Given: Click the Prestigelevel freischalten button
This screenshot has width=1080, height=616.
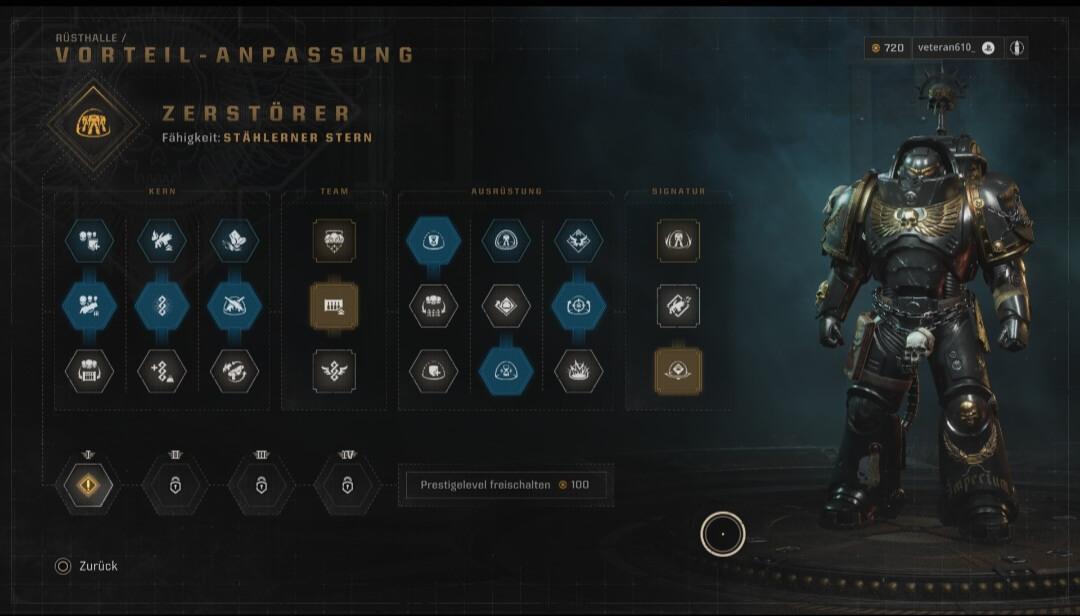Looking at the screenshot, I should coord(502,485).
